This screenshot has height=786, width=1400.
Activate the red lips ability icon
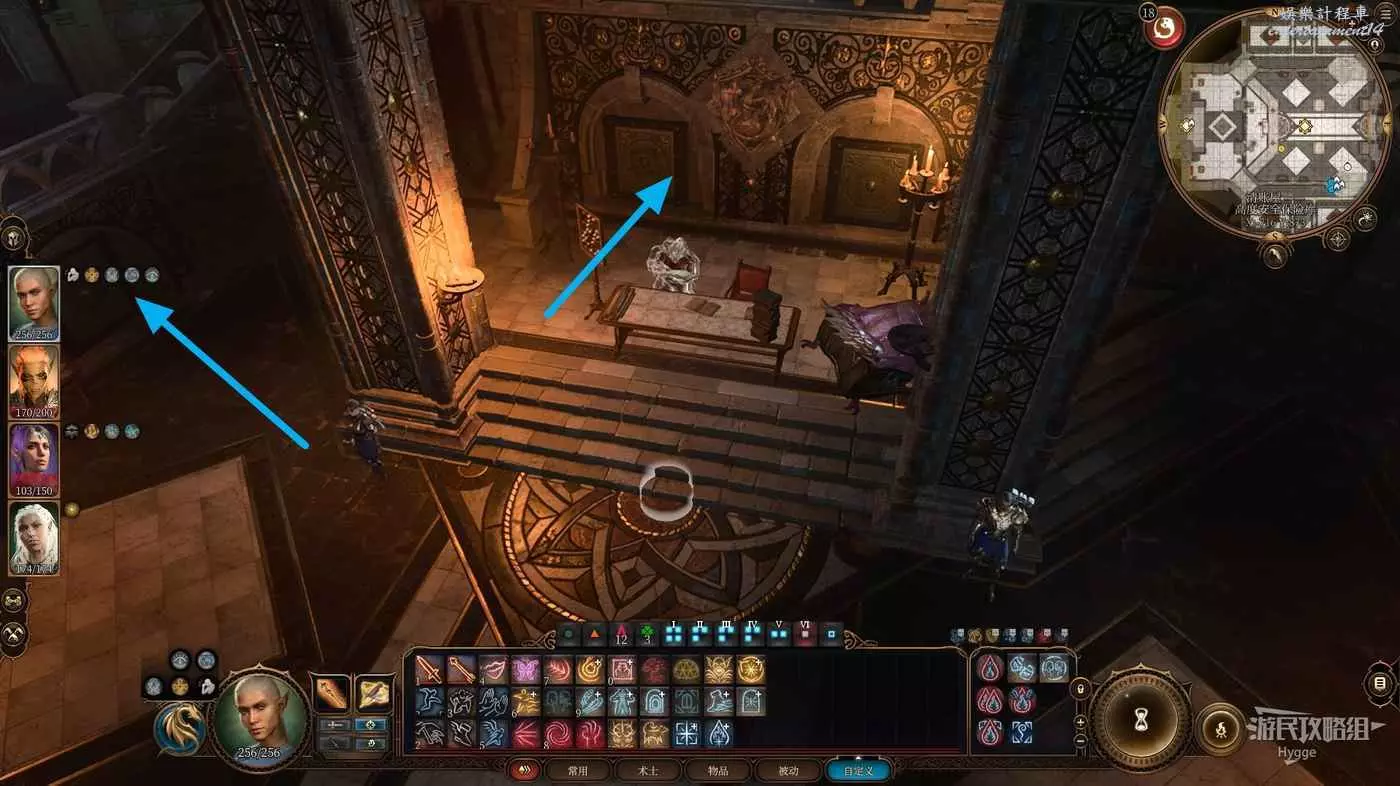coord(493,670)
